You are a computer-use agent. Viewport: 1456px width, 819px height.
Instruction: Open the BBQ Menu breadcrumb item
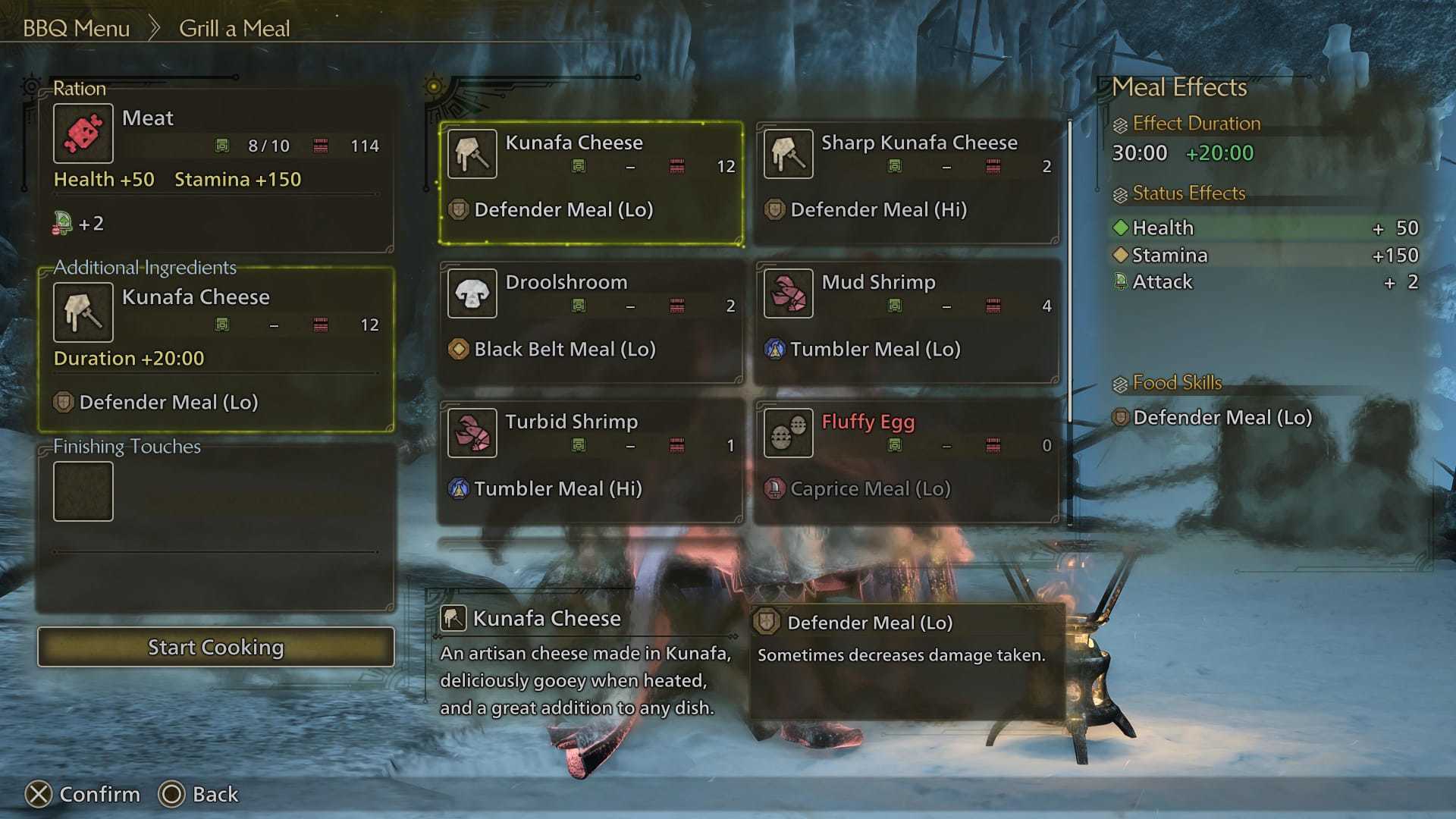(x=77, y=28)
